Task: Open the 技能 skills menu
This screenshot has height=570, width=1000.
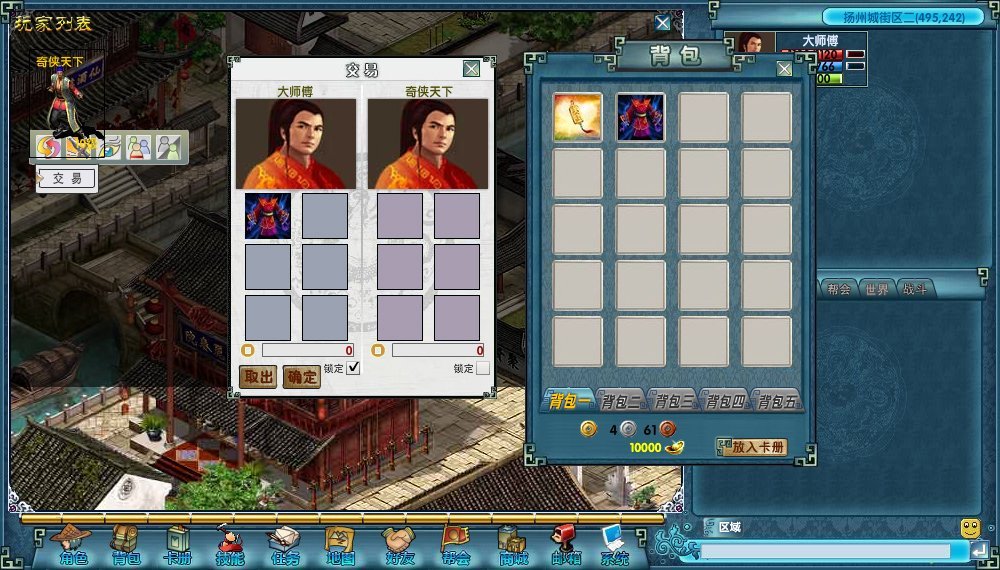Action: (229, 546)
